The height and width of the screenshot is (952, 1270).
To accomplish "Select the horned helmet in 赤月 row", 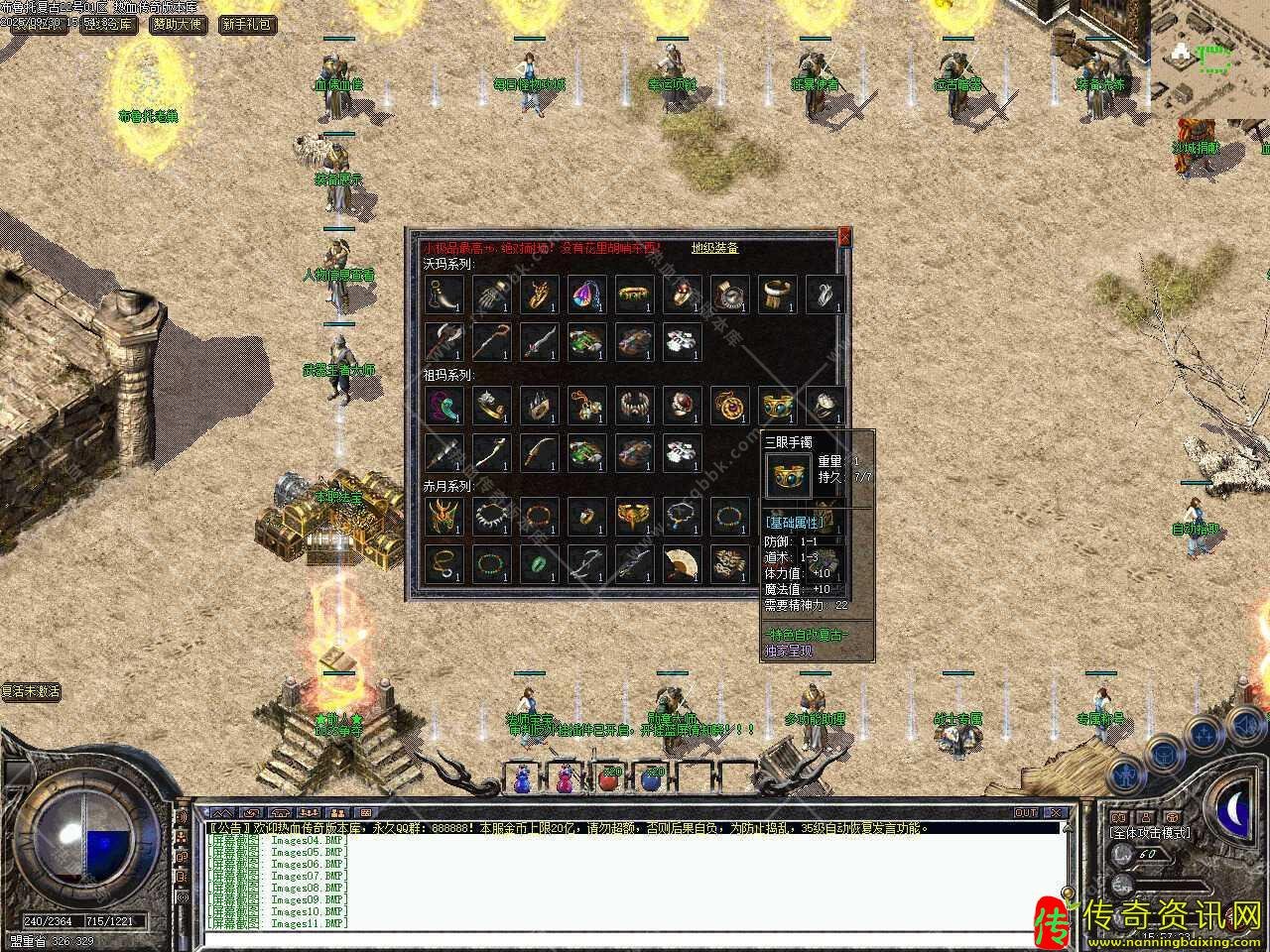I will point(443,517).
